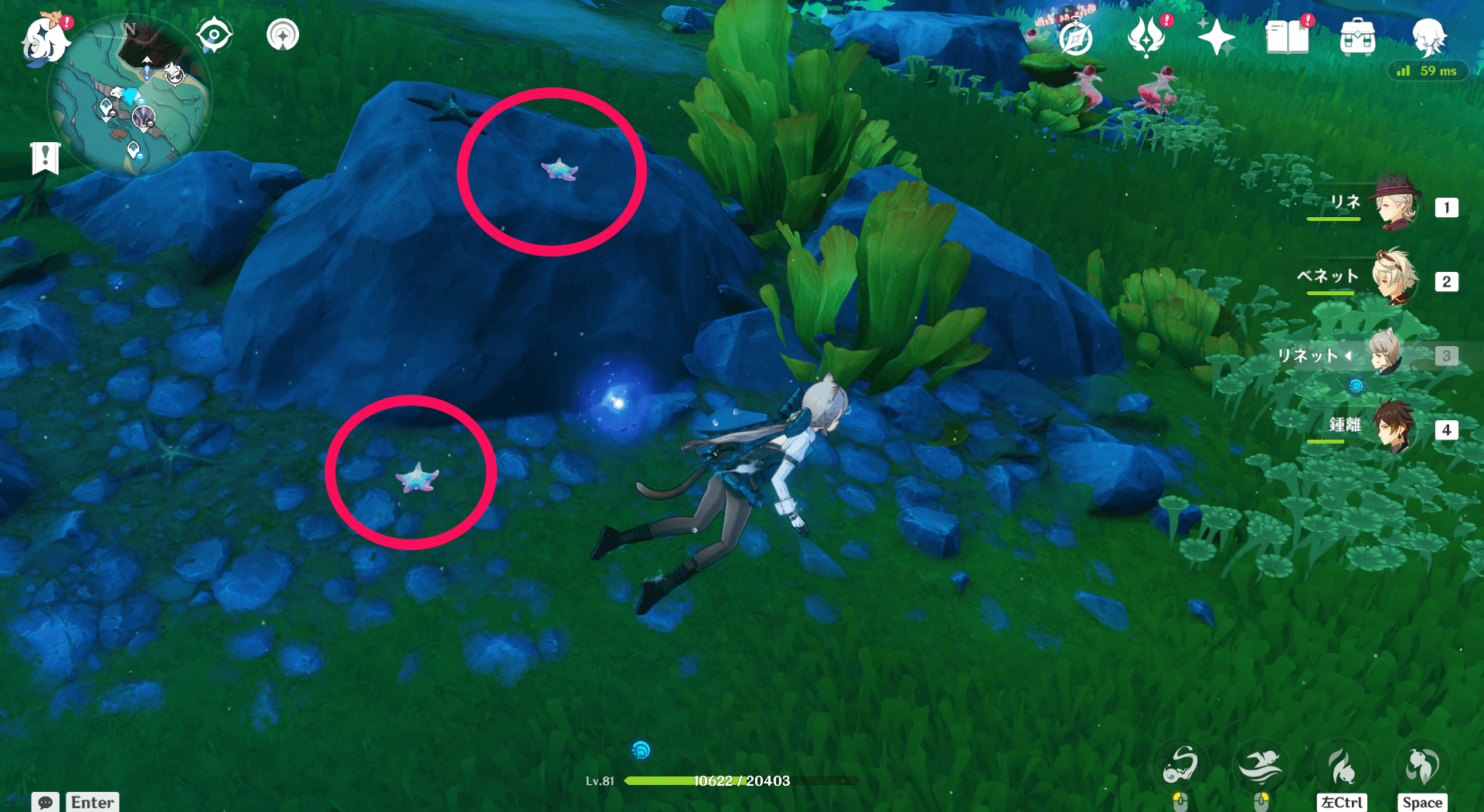Click the Enter chat button
Viewport: 1484px width, 812px height.
[x=91, y=803]
